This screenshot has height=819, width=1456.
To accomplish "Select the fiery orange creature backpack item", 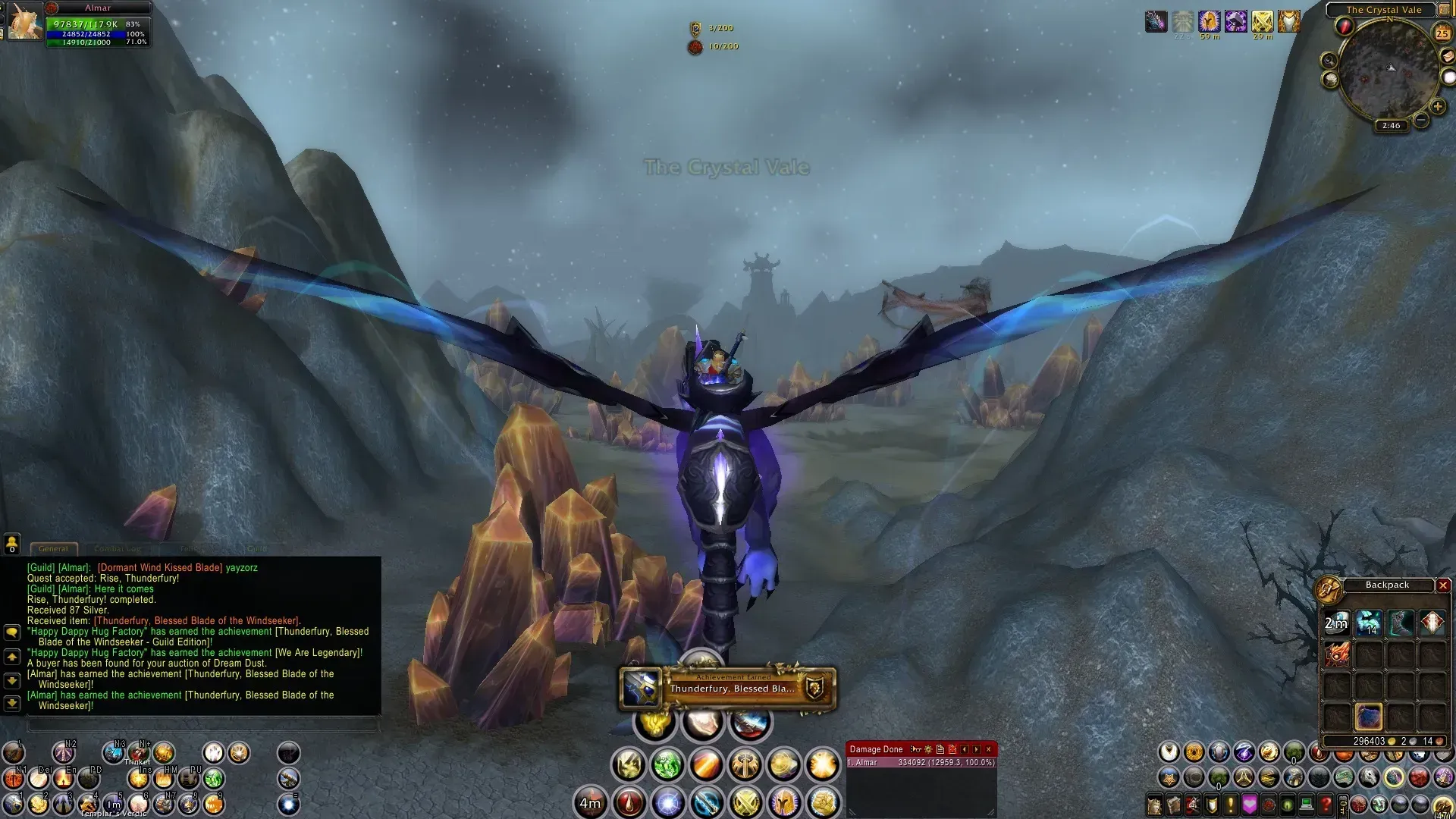I will 1337,654.
